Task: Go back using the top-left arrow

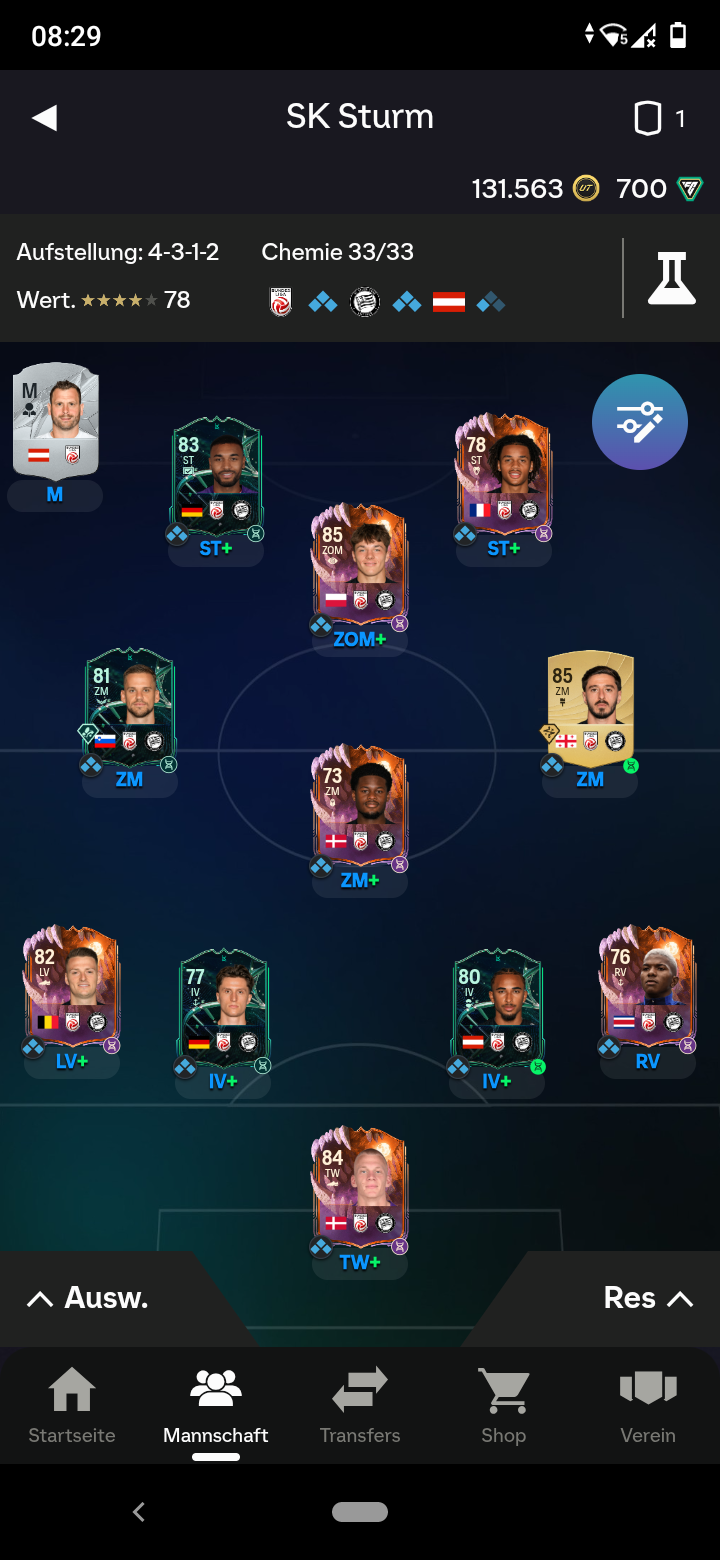Action: coord(45,118)
